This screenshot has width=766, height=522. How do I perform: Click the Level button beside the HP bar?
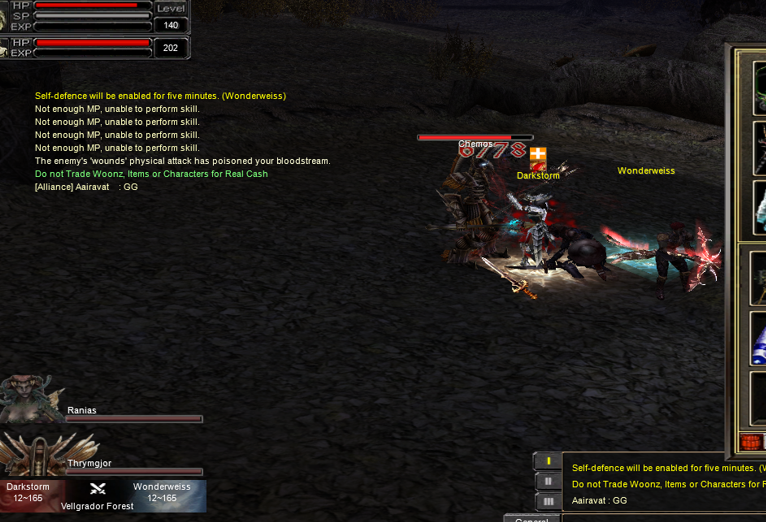[x=171, y=8]
